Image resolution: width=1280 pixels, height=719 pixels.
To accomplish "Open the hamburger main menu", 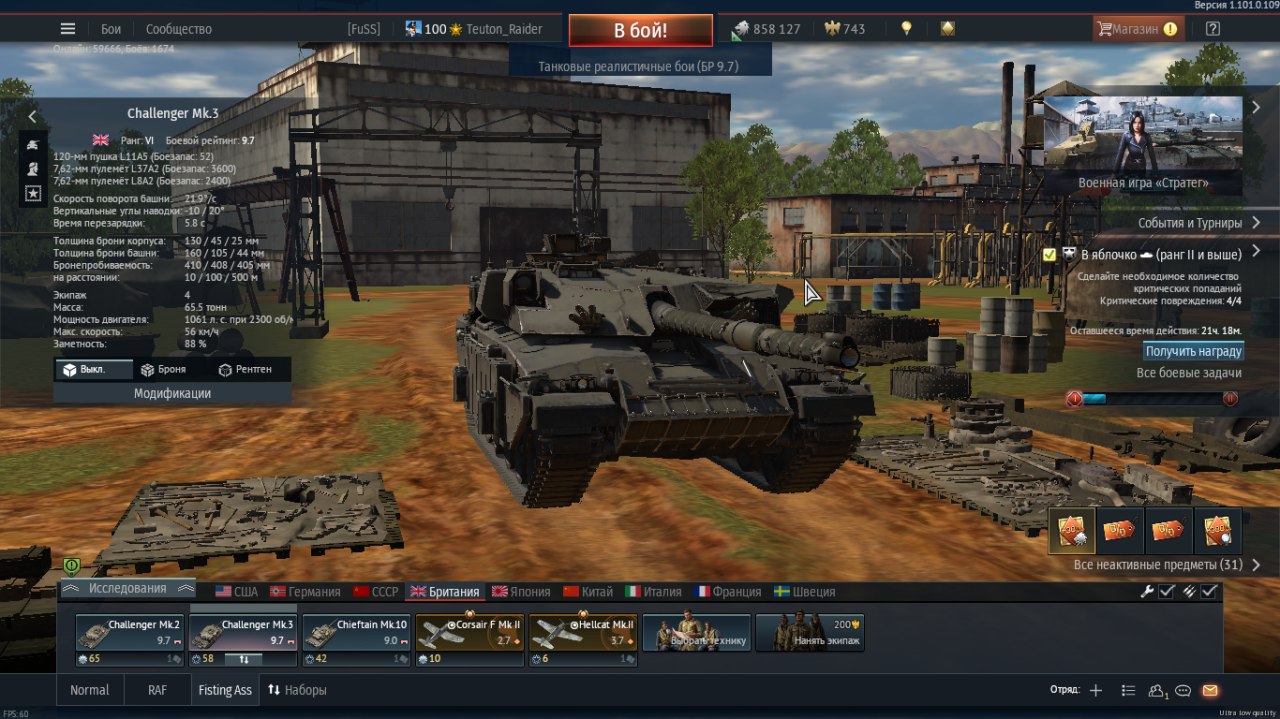I will click(68, 29).
